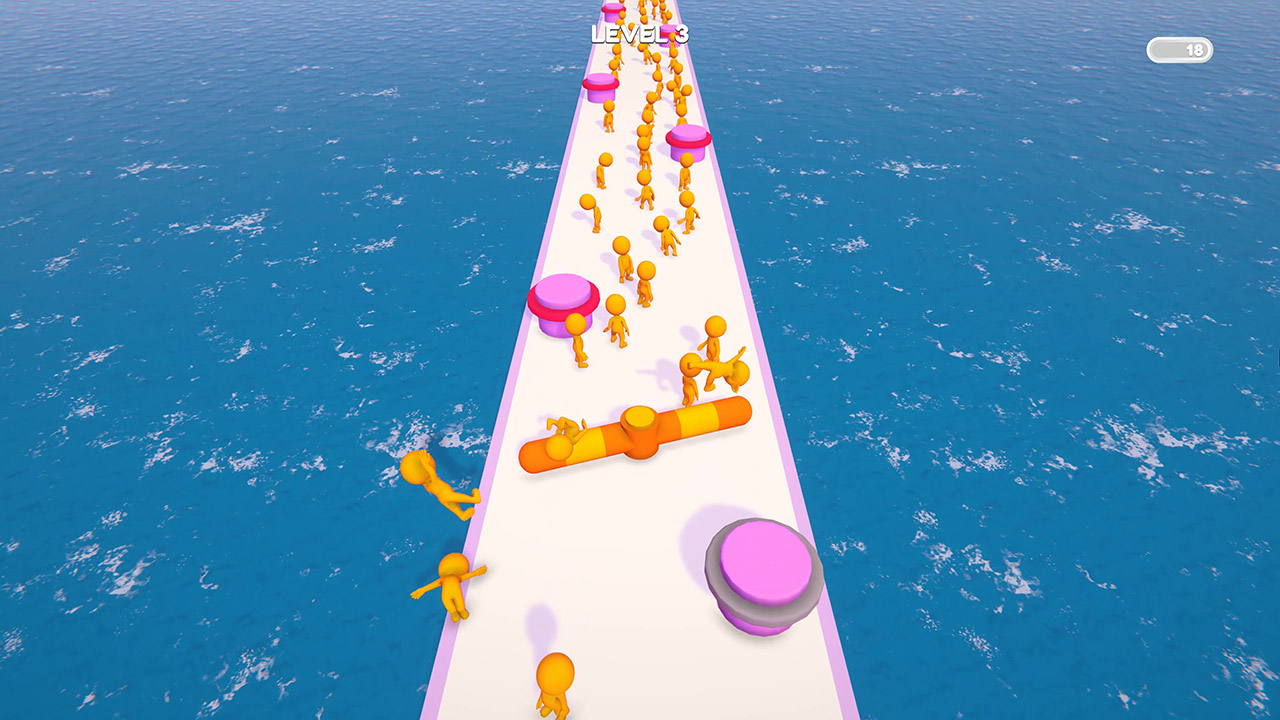Click the number 18 in the counter
Image resolution: width=1280 pixels, height=720 pixels.
(1194, 49)
